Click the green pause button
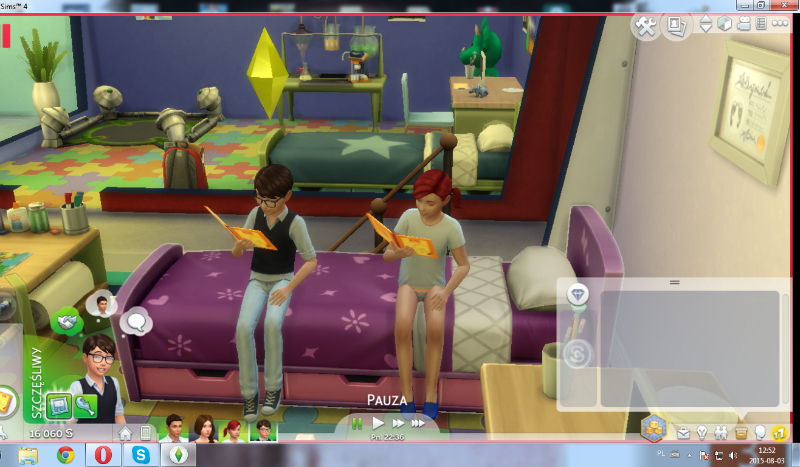 tap(357, 424)
